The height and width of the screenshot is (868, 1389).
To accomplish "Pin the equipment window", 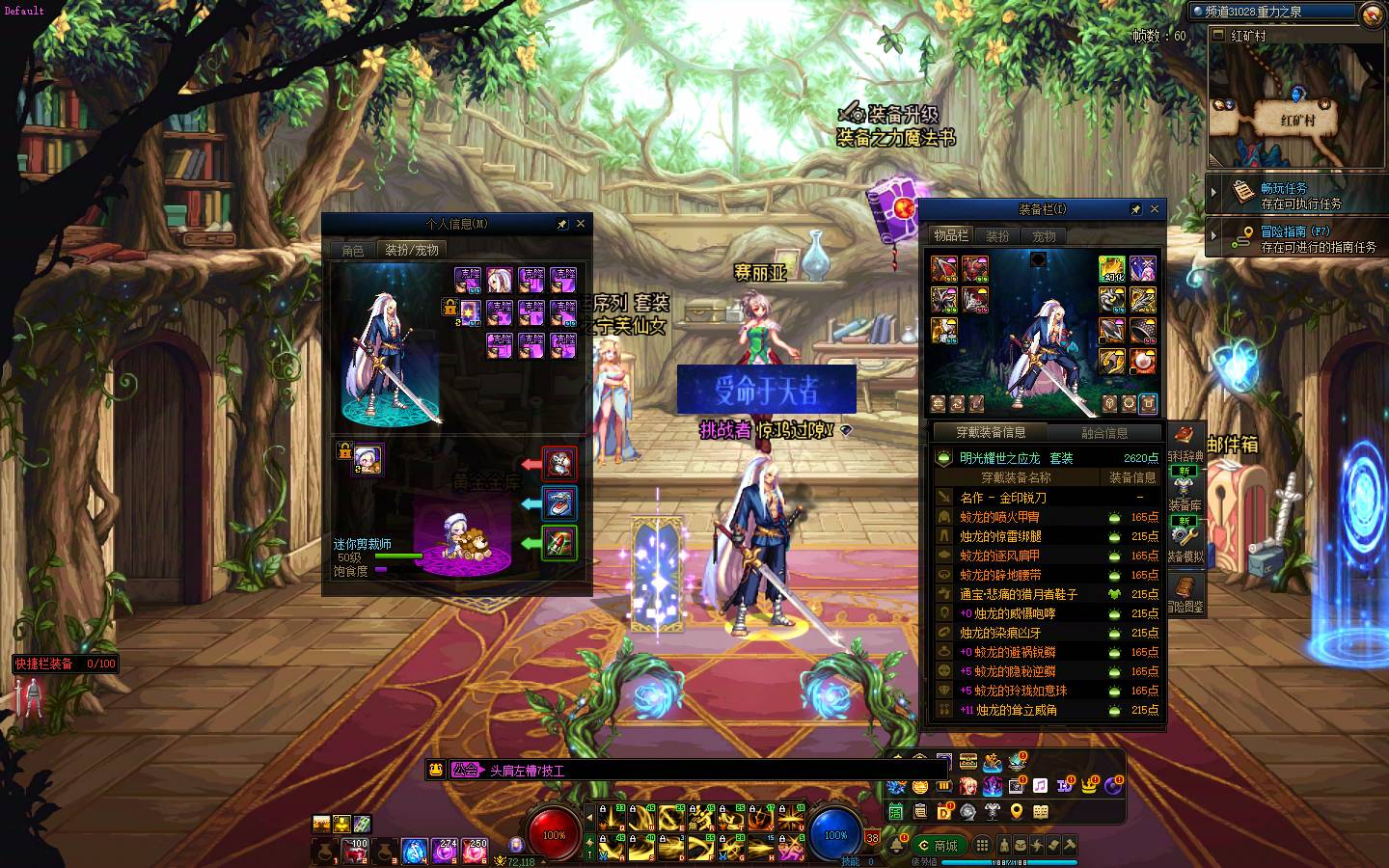I will 1135,209.
